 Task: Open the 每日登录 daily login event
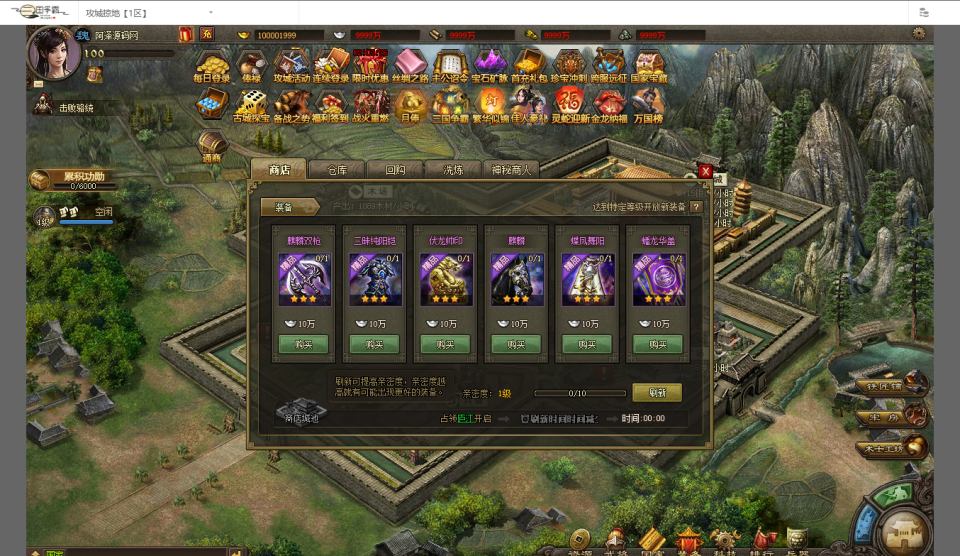click(212, 66)
